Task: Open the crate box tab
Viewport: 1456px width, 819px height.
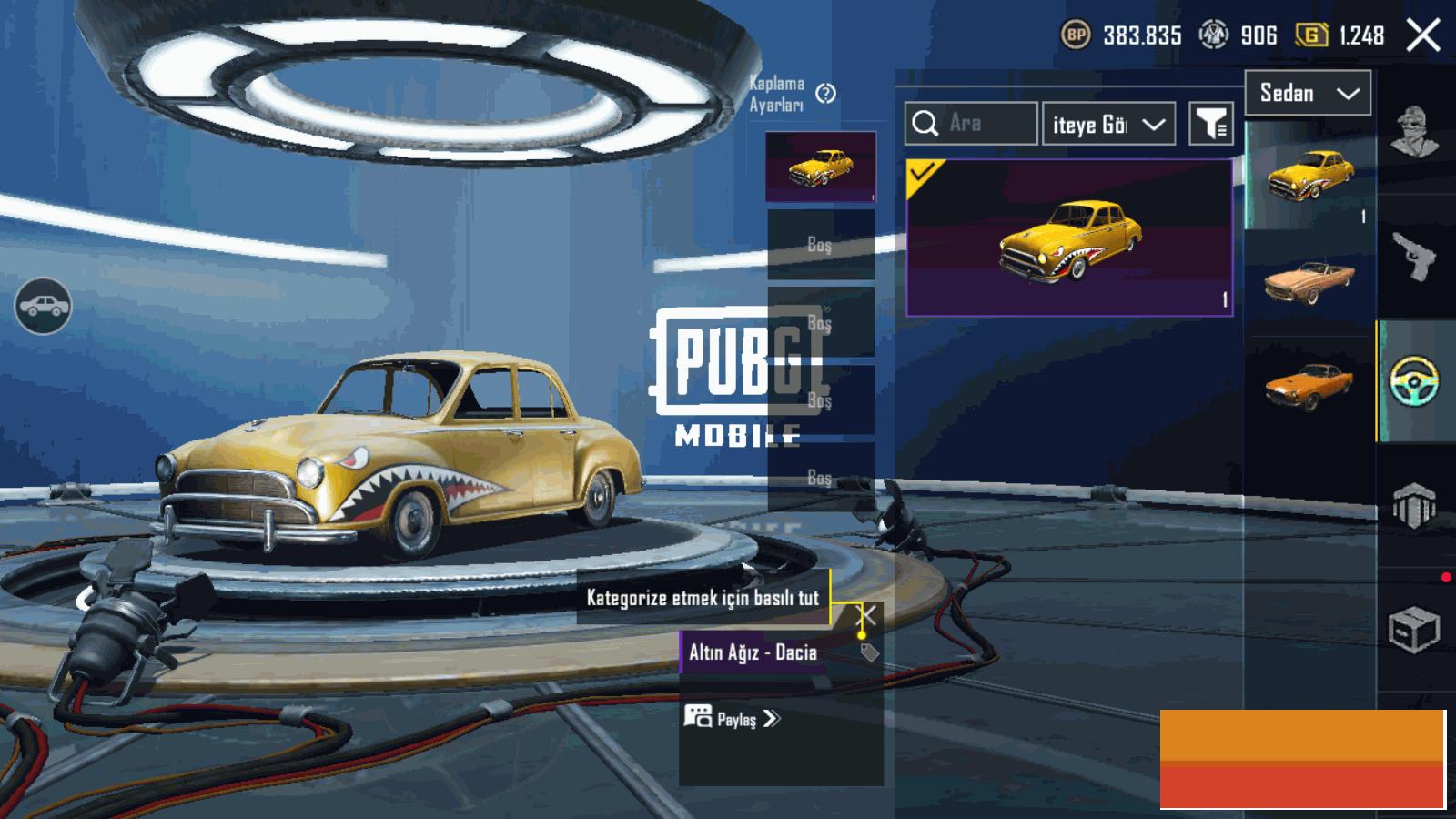Action: click(1413, 629)
